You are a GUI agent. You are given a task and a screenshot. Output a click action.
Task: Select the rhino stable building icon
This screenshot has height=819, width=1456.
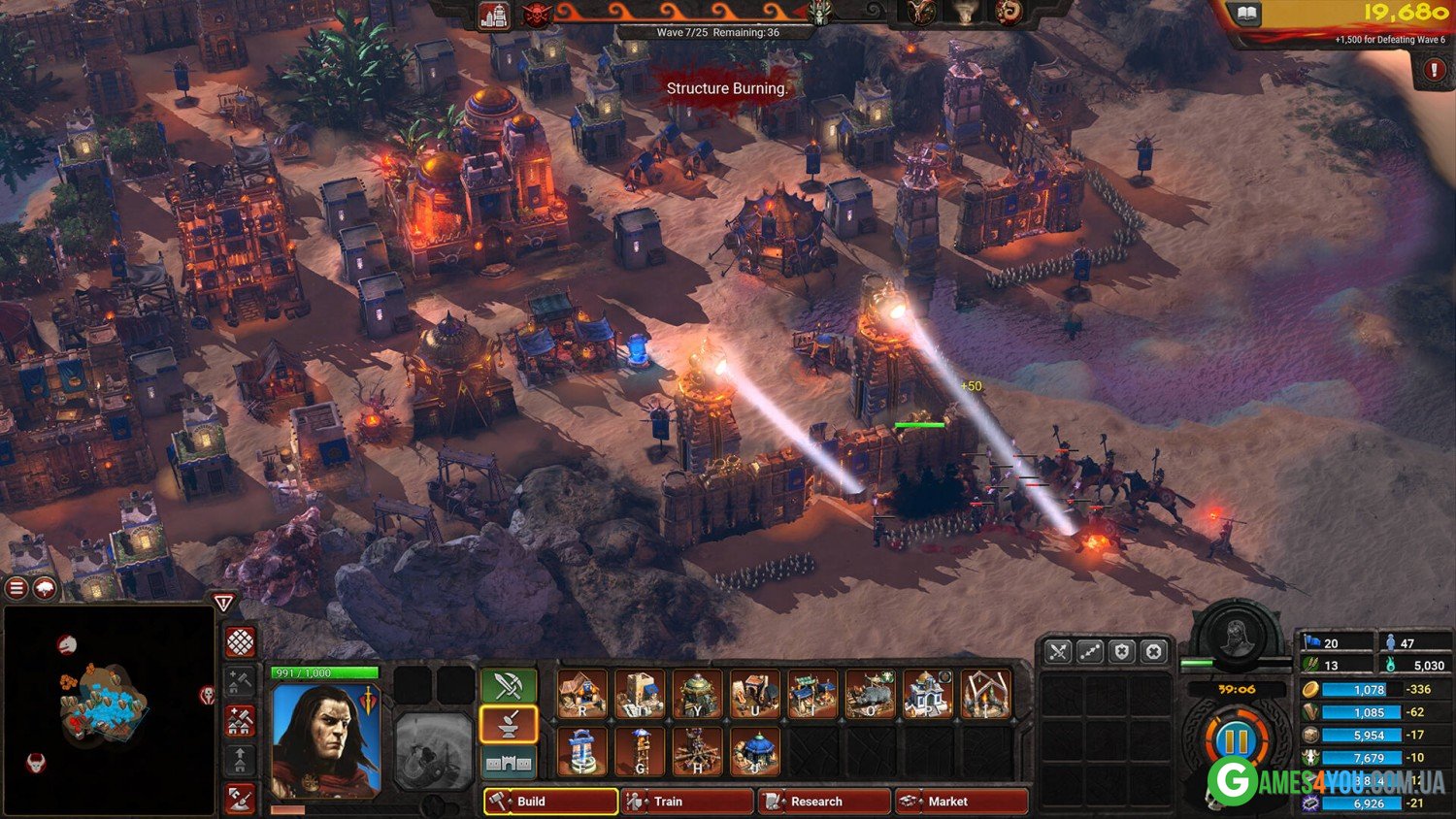870,695
